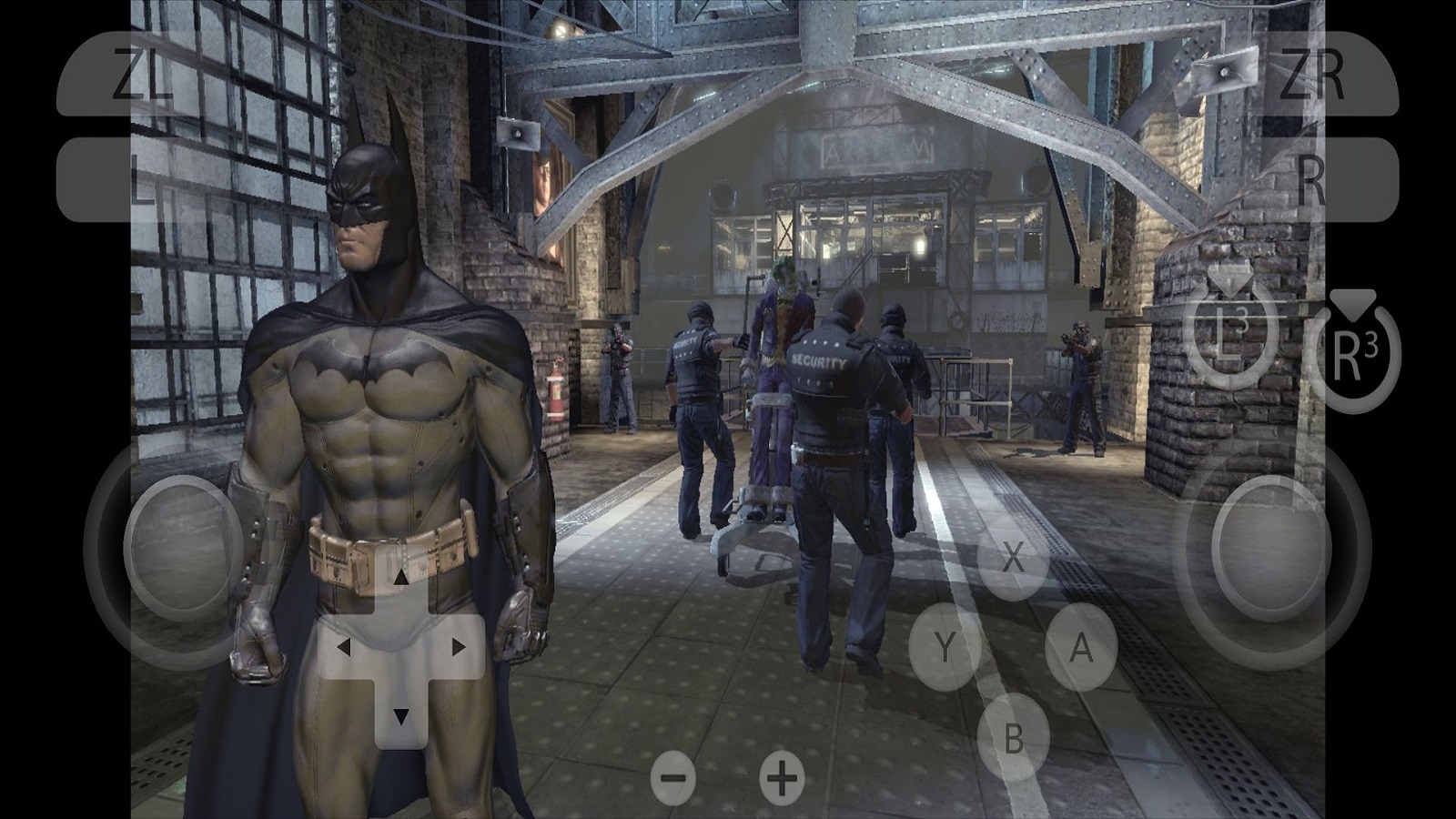This screenshot has height=819, width=1456.
Task: Tap the minus button overlay
Action: click(673, 778)
